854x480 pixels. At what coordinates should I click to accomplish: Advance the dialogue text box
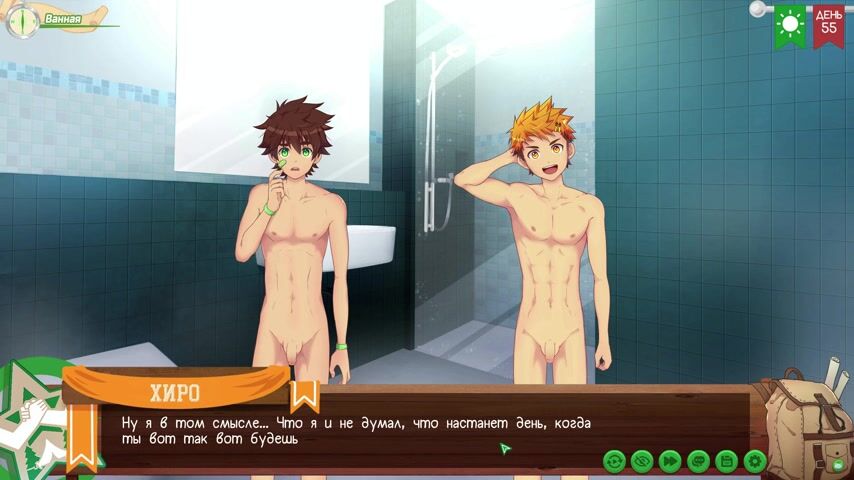click(x=400, y=430)
